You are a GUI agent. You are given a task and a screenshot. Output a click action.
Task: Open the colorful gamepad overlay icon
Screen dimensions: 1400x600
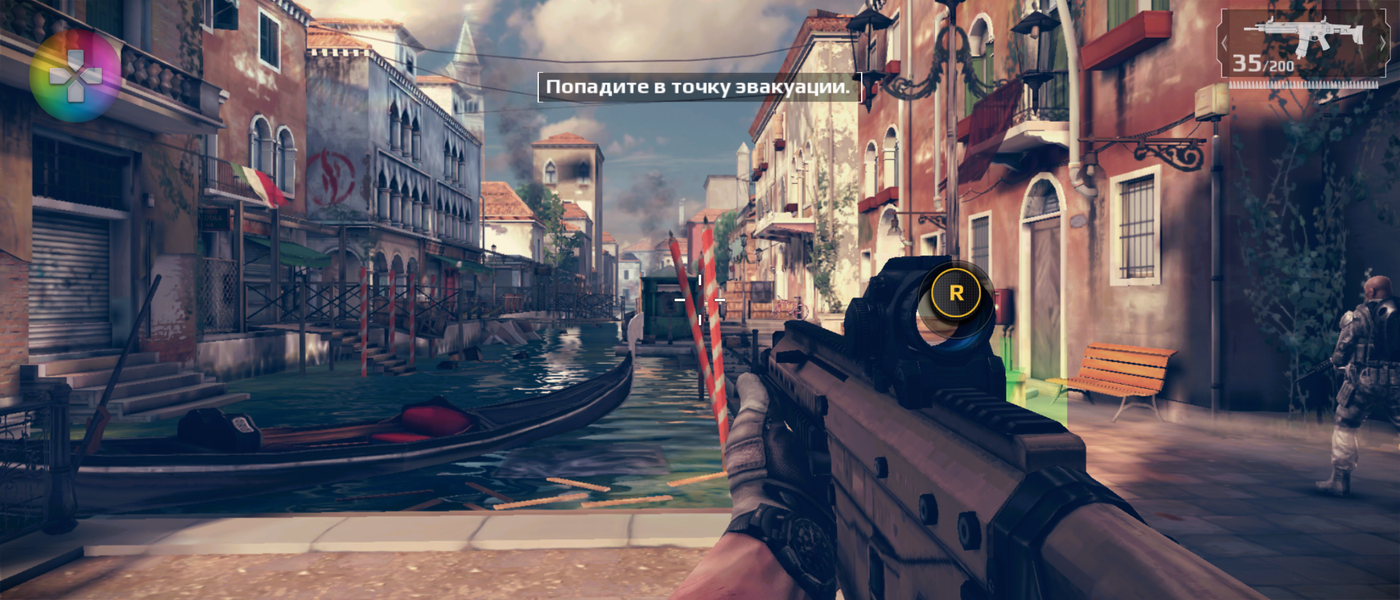[x=75, y=75]
